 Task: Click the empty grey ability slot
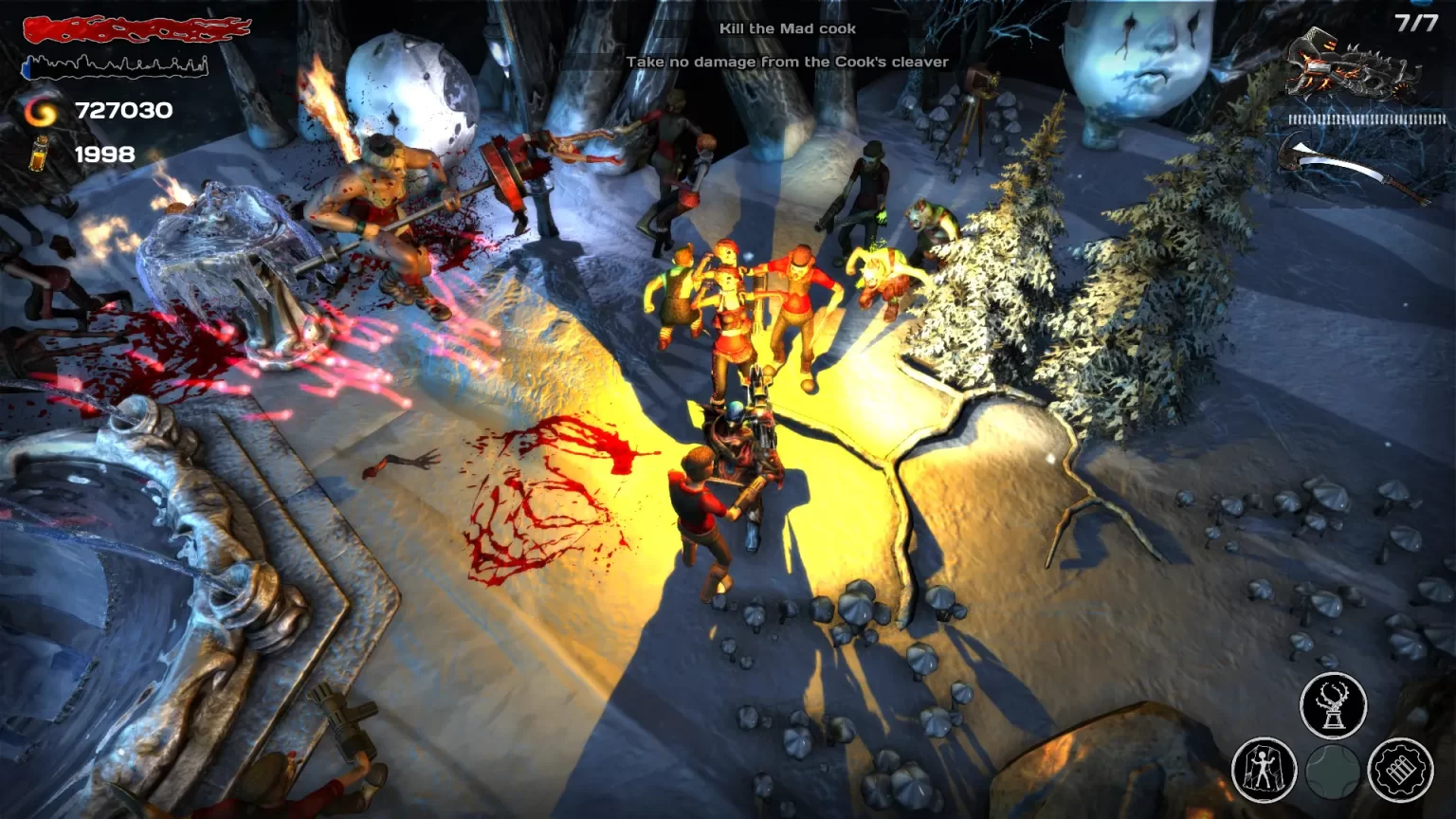(x=1333, y=771)
